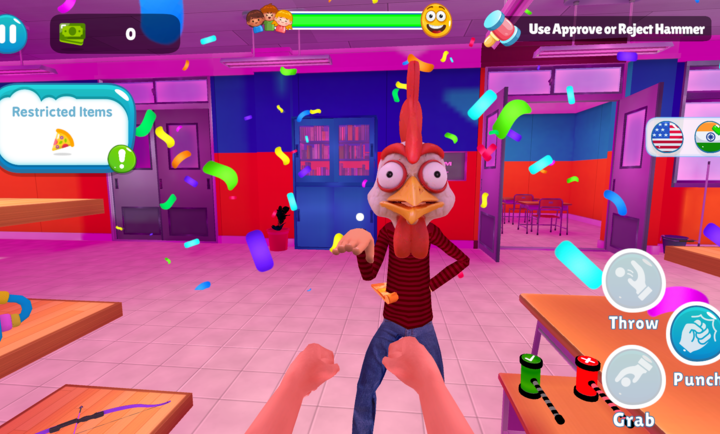
Task: Pause the game with the pause button
Action: point(10,34)
